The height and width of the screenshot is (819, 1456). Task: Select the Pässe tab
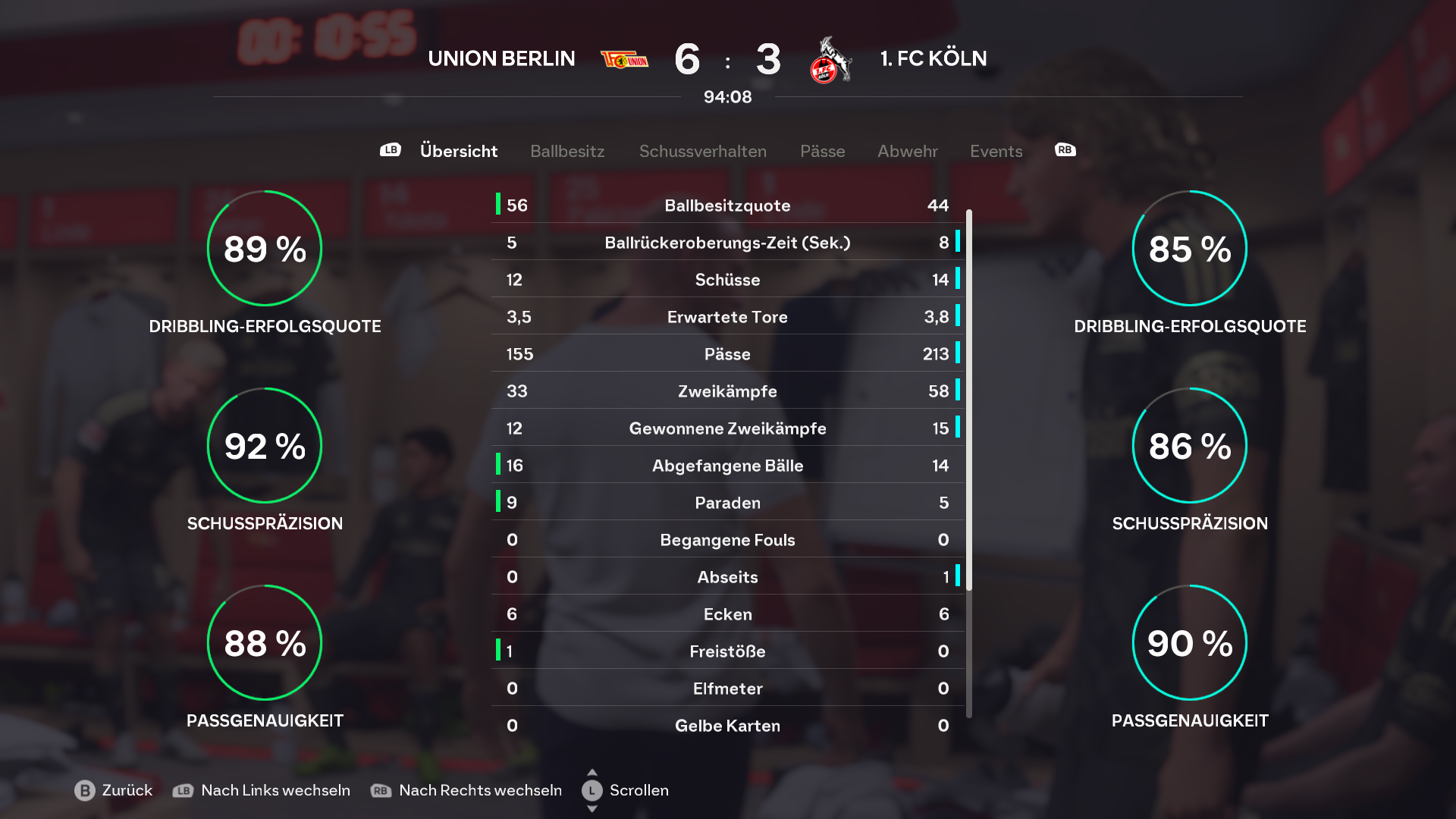pos(822,151)
